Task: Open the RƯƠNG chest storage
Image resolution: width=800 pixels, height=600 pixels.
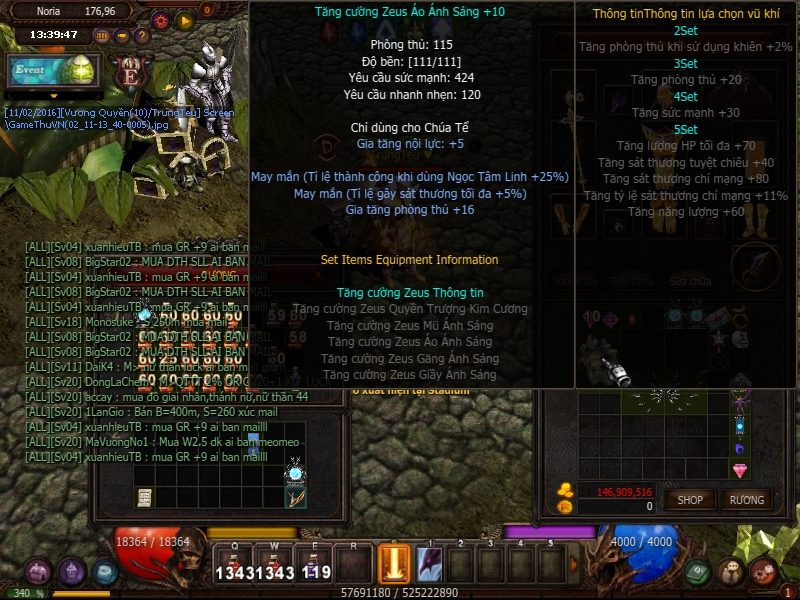Action: pyautogui.click(x=746, y=499)
